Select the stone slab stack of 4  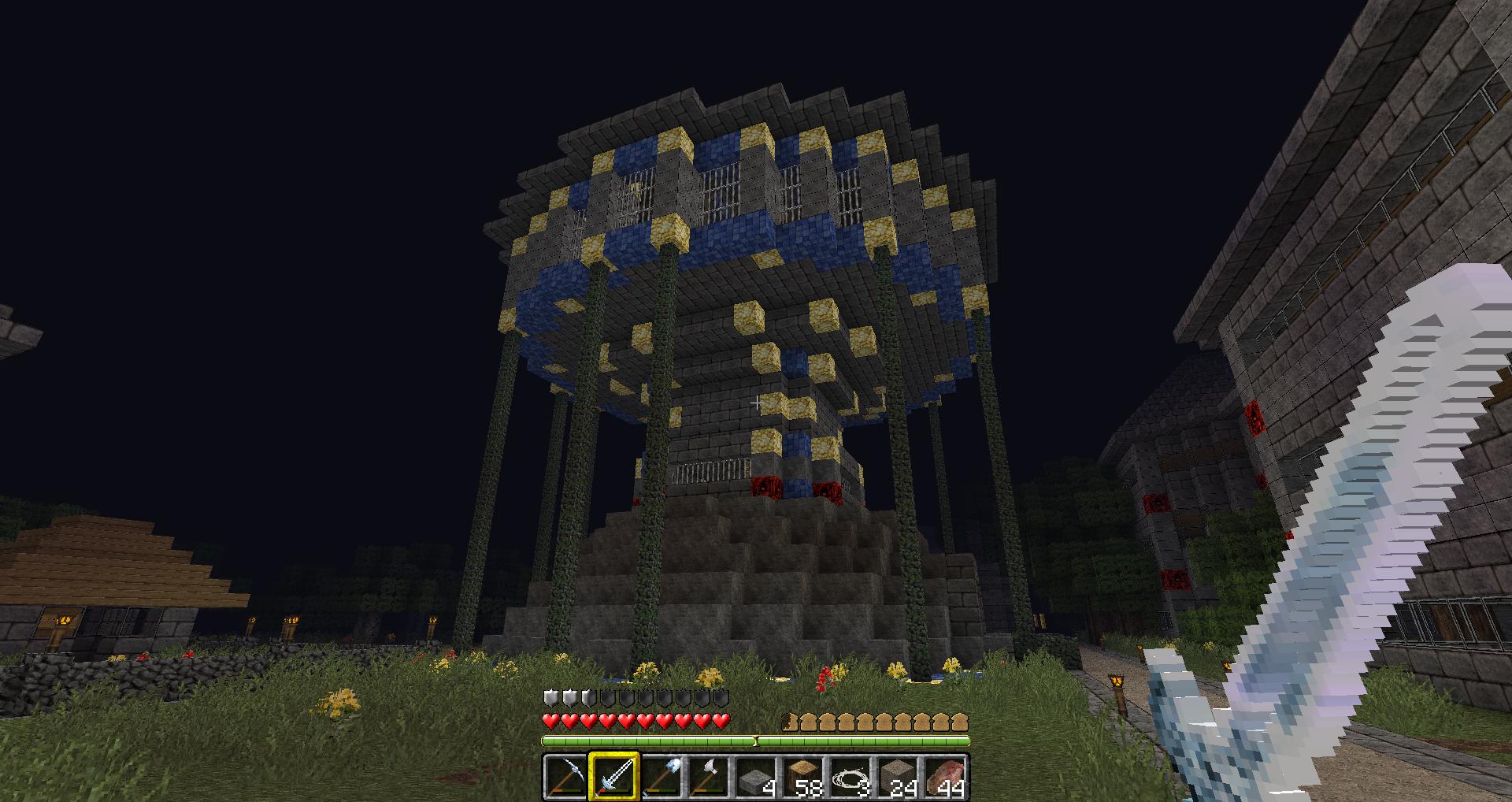(x=756, y=777)
